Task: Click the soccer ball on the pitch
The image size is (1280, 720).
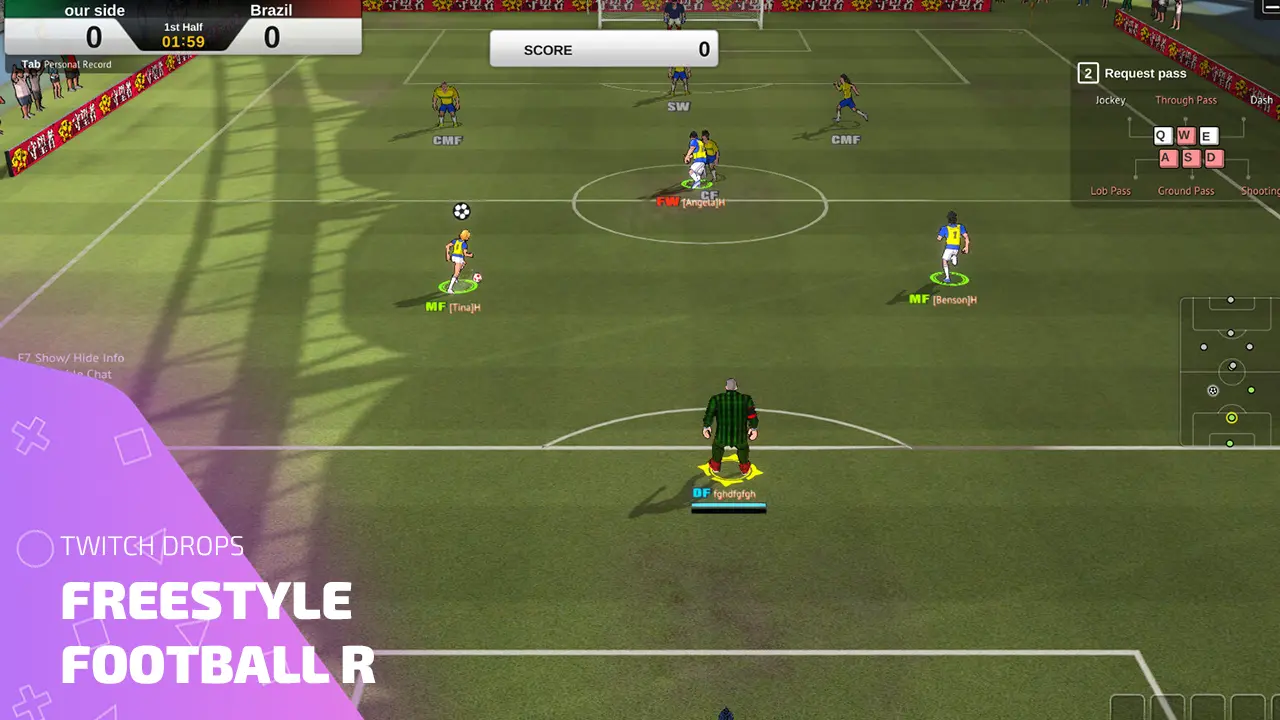Action: [460, 211]
